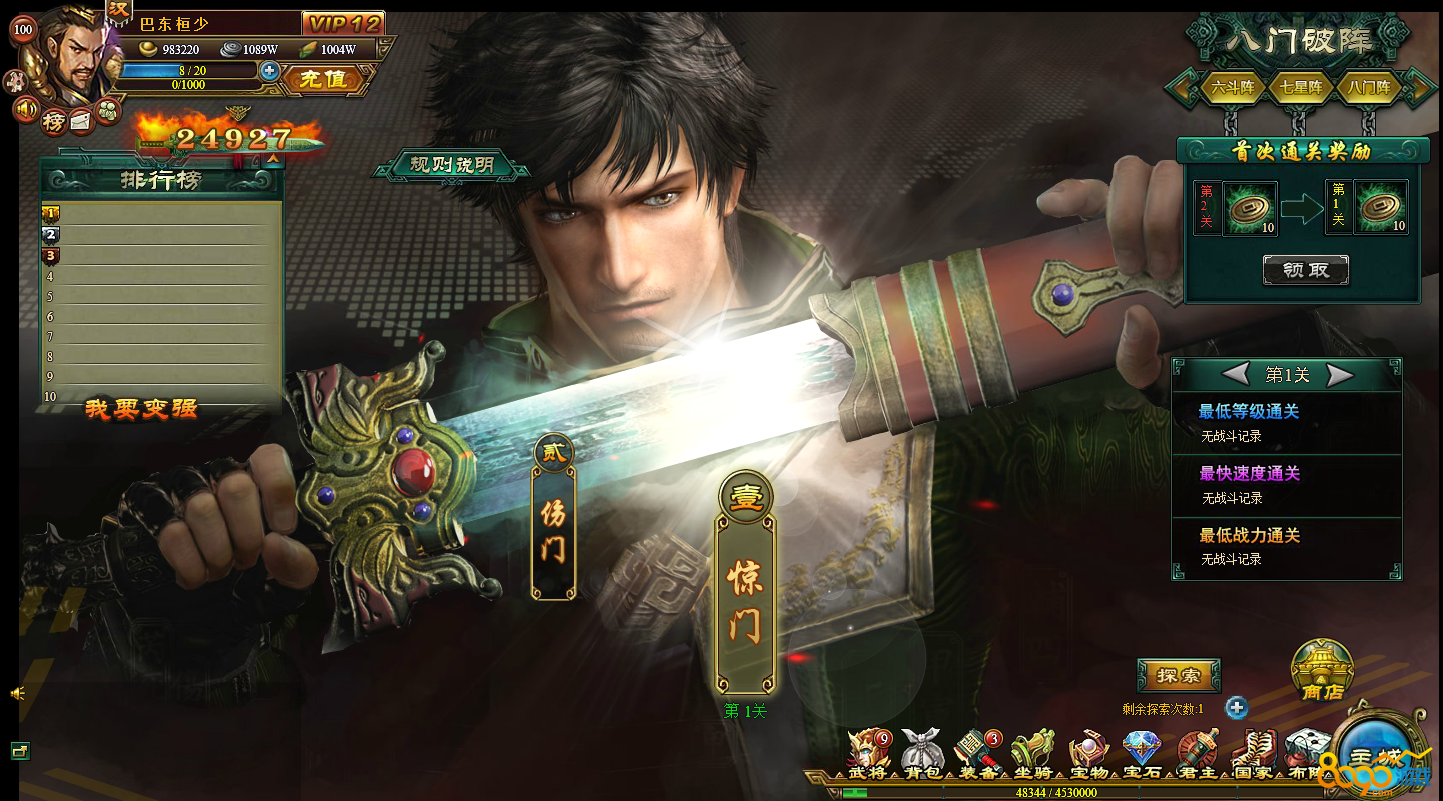The image size is (1443, 801).
Task: Select the 伤门 gate
Action: click(x=553, y=530)
